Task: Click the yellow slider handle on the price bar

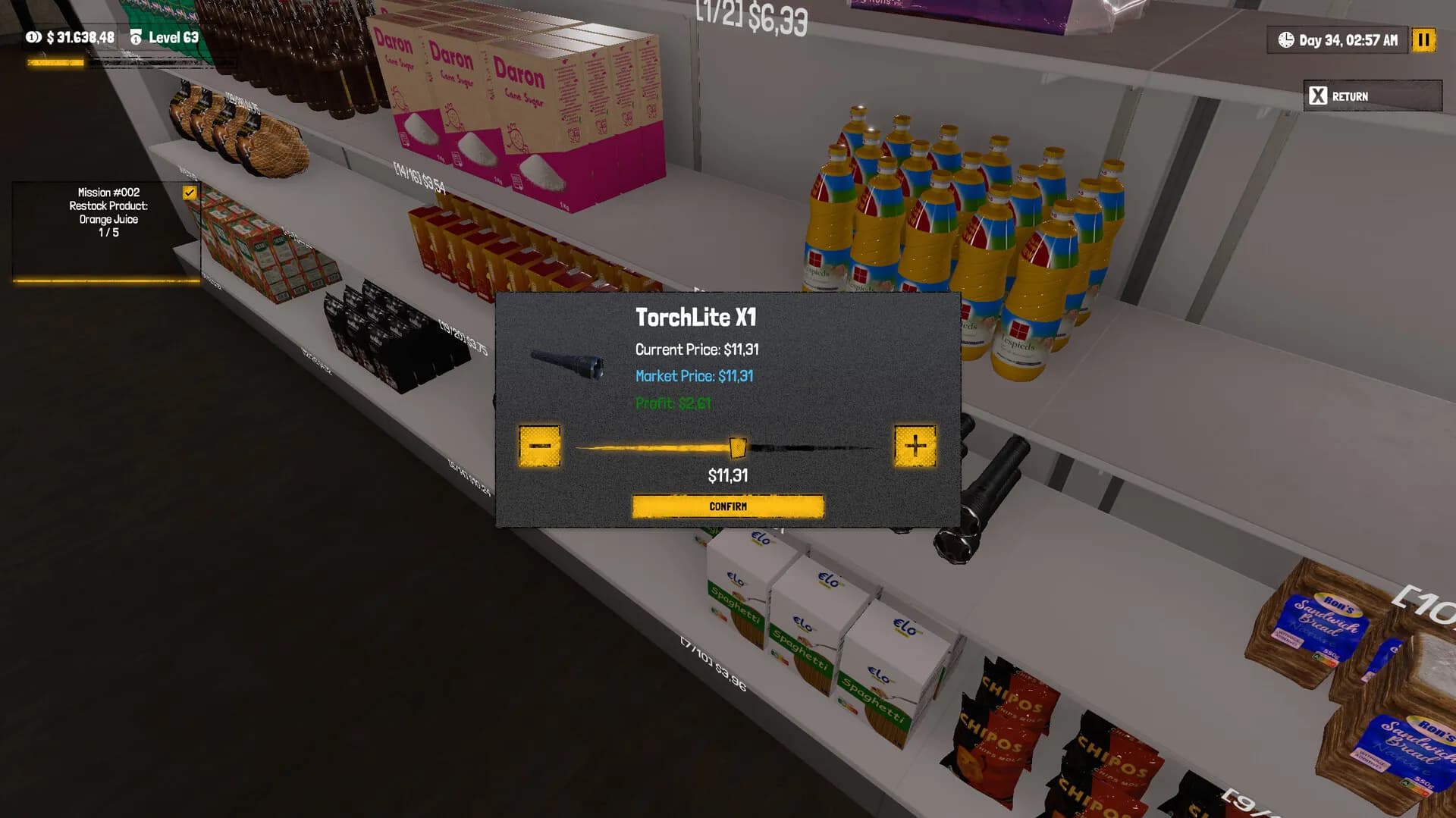Action: coord(737,447)
